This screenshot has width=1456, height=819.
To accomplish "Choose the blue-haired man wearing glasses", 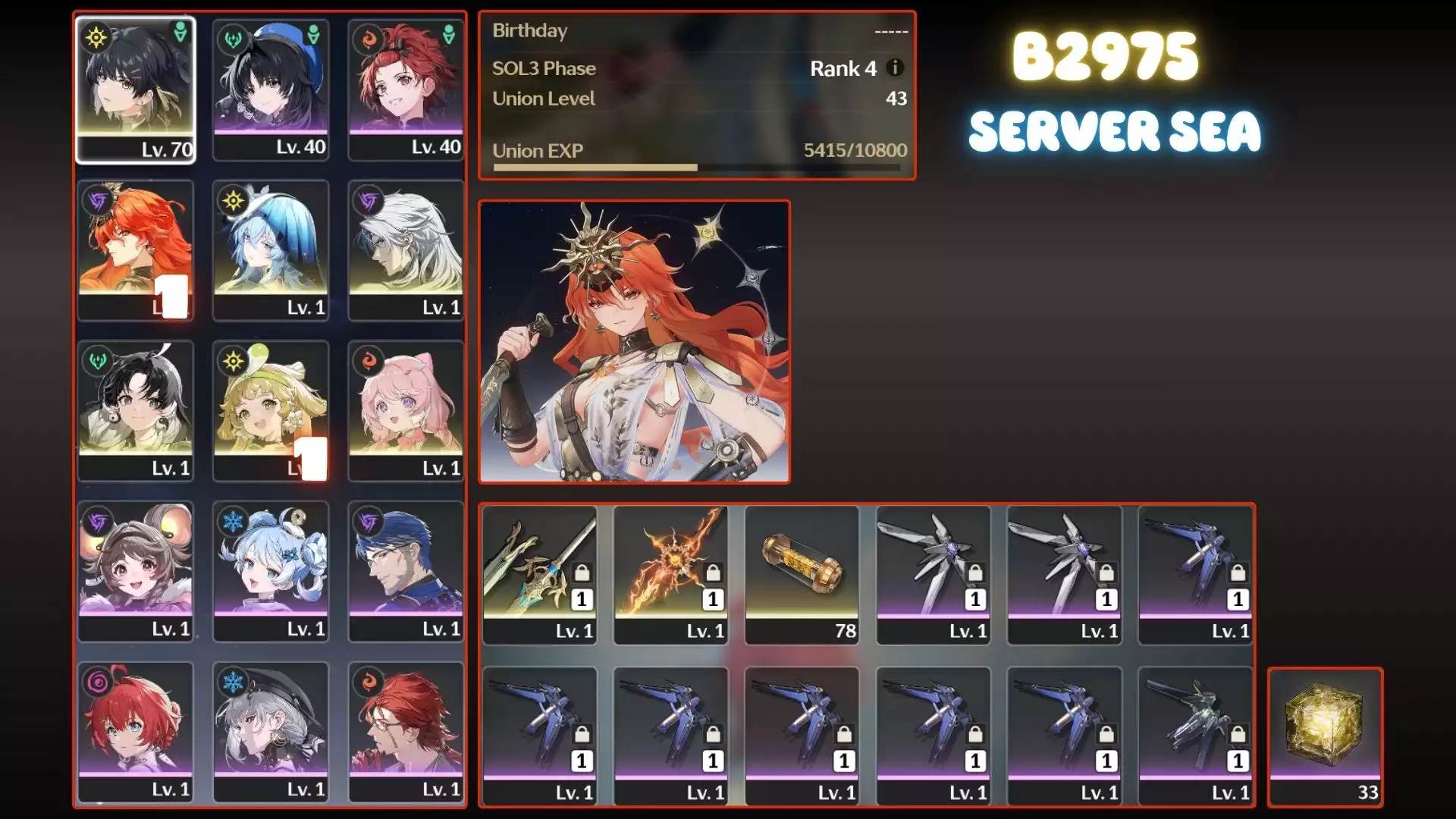I will (x=406, y=572).
